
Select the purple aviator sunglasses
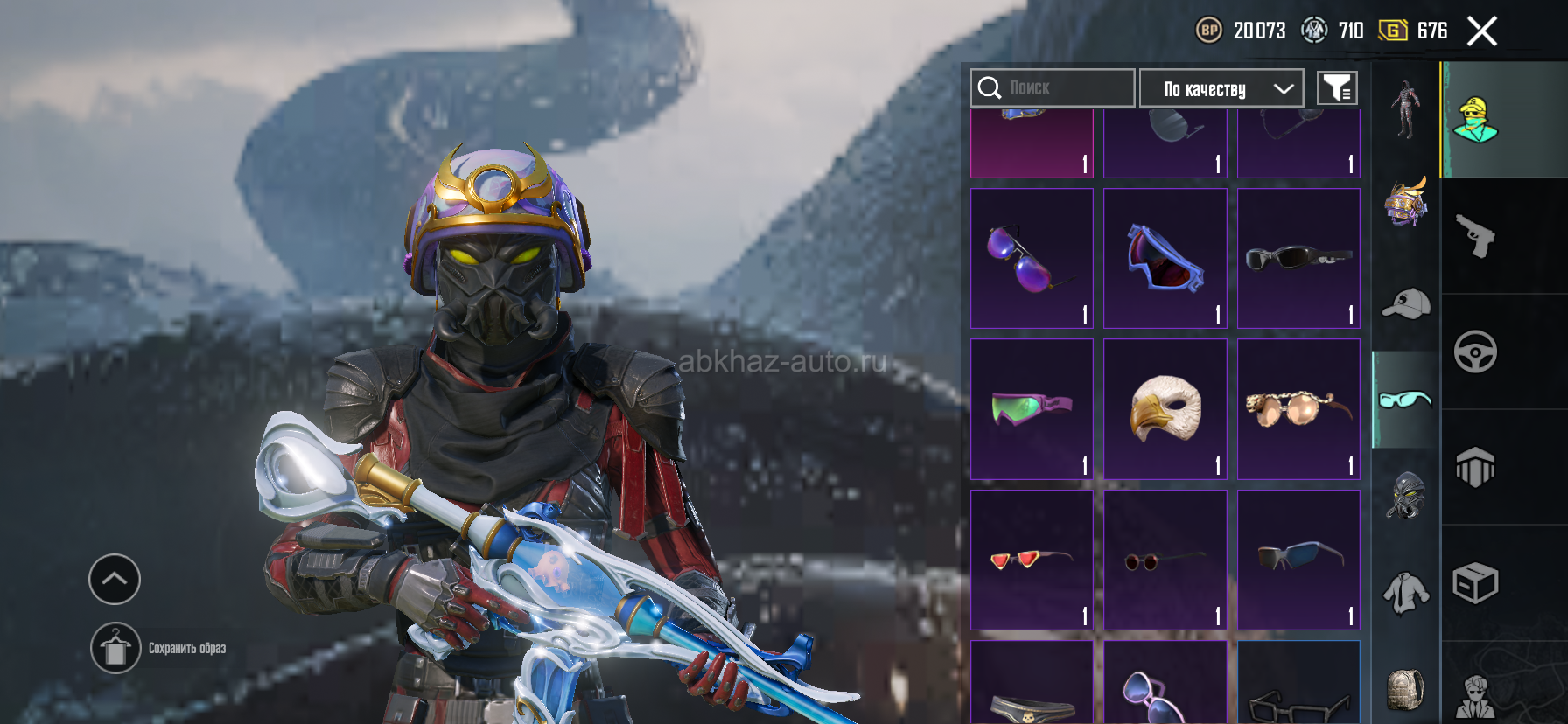1032,259
